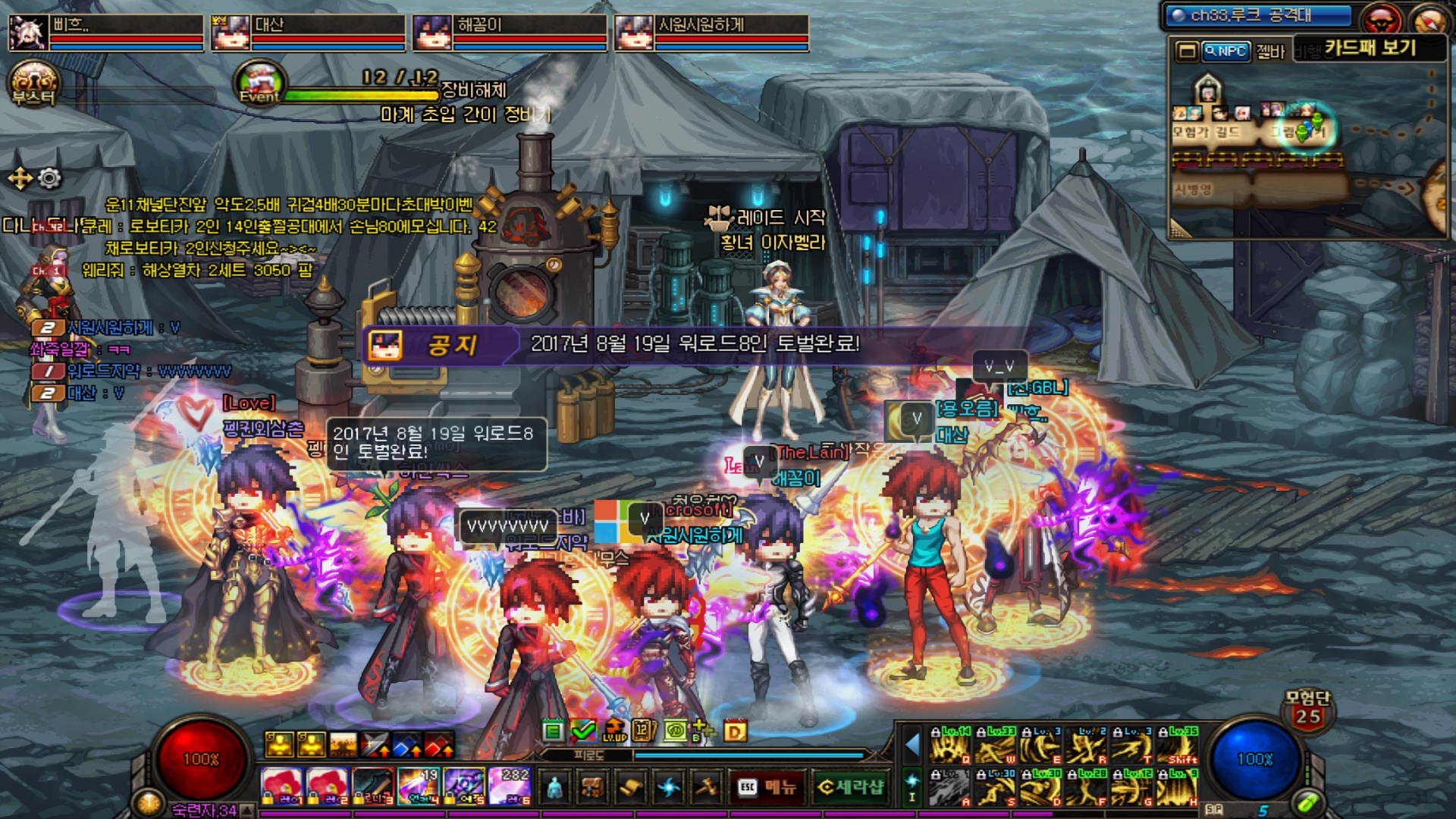
Task: Open the Event icon
Action: (x=259, y=82)
